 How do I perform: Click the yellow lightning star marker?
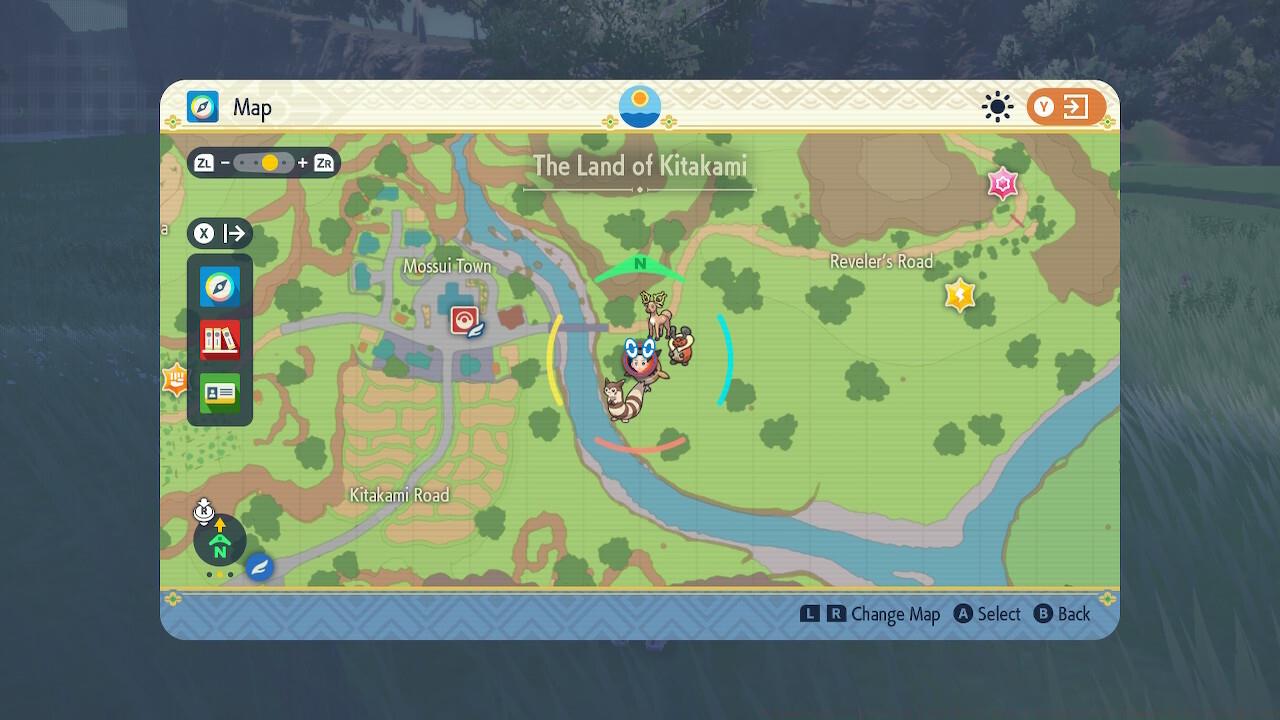tap(959, 293)
